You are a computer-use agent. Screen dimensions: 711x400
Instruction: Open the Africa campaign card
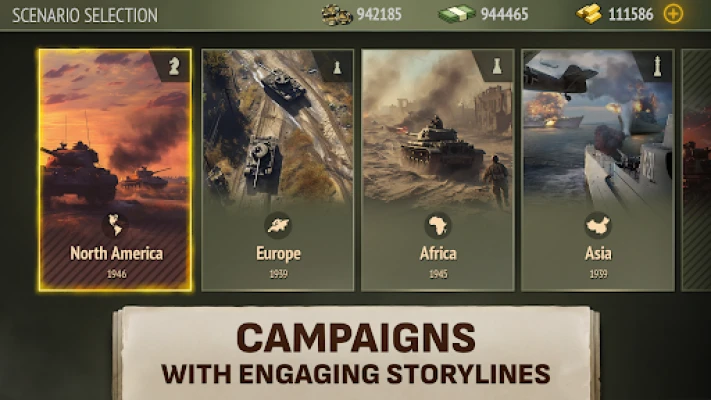click(437, 170)
